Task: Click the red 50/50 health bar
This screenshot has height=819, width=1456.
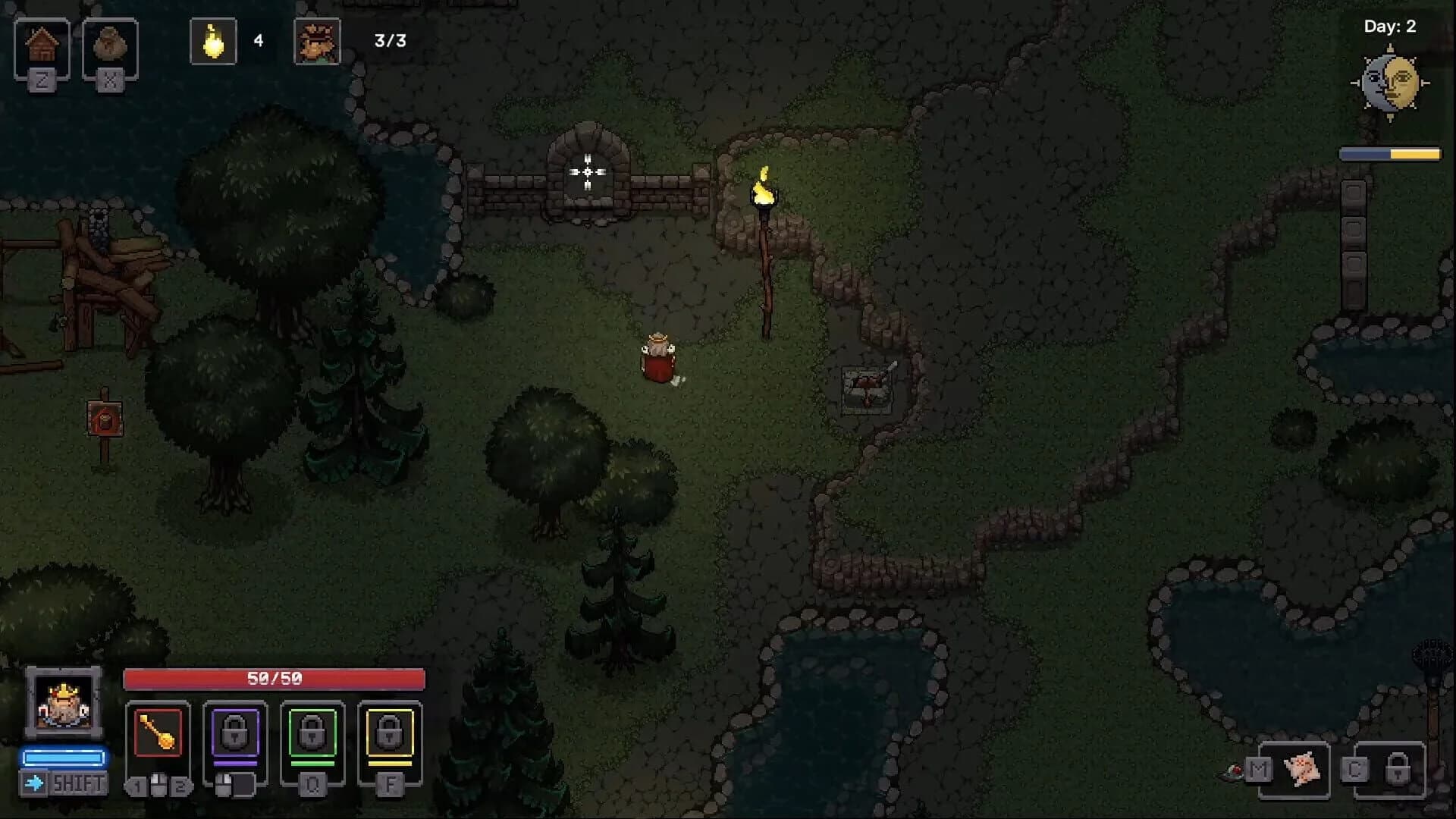Action: (x=273, y=679)
